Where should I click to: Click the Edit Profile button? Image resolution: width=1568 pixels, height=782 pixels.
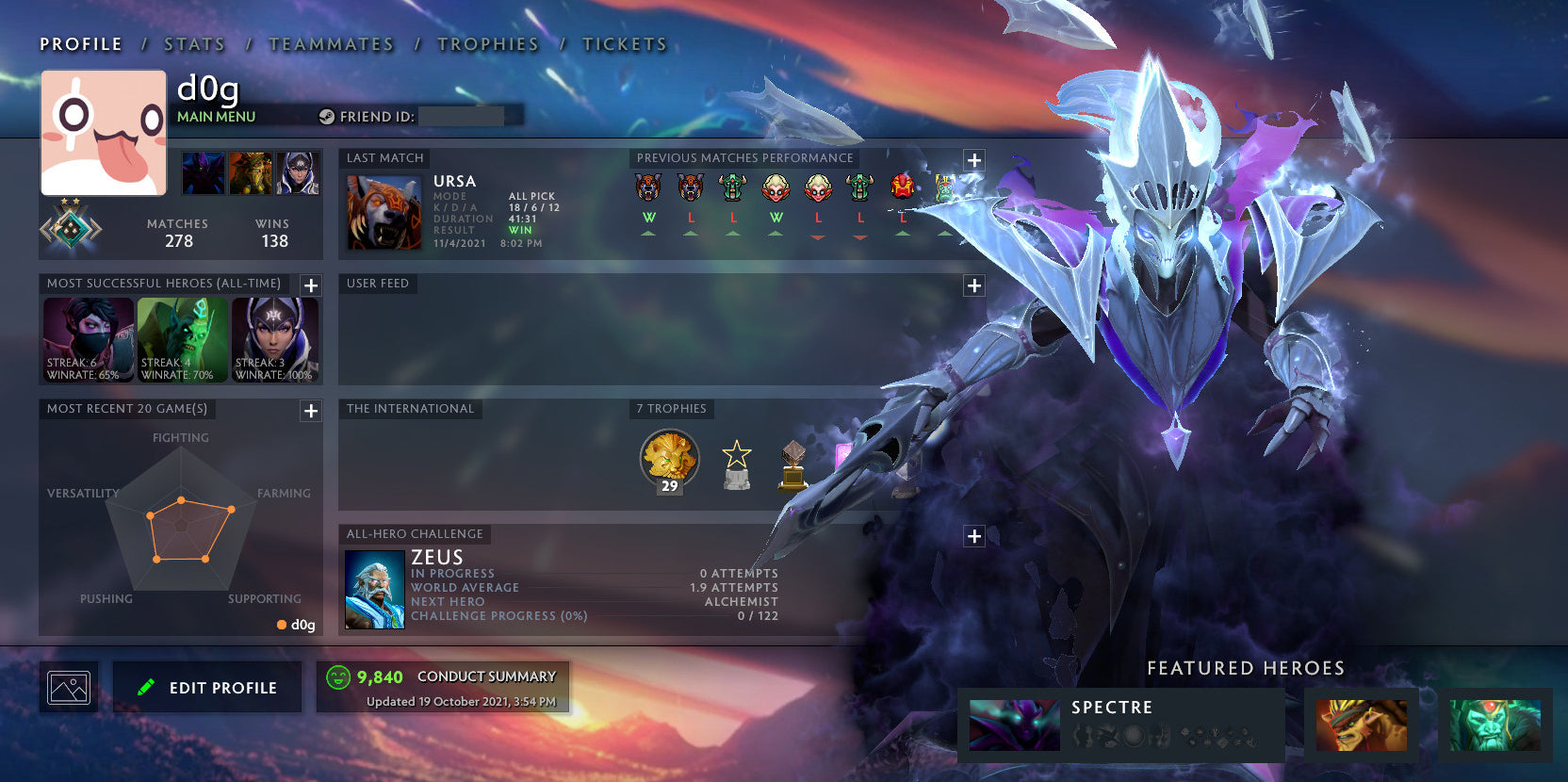pos(206,687)
